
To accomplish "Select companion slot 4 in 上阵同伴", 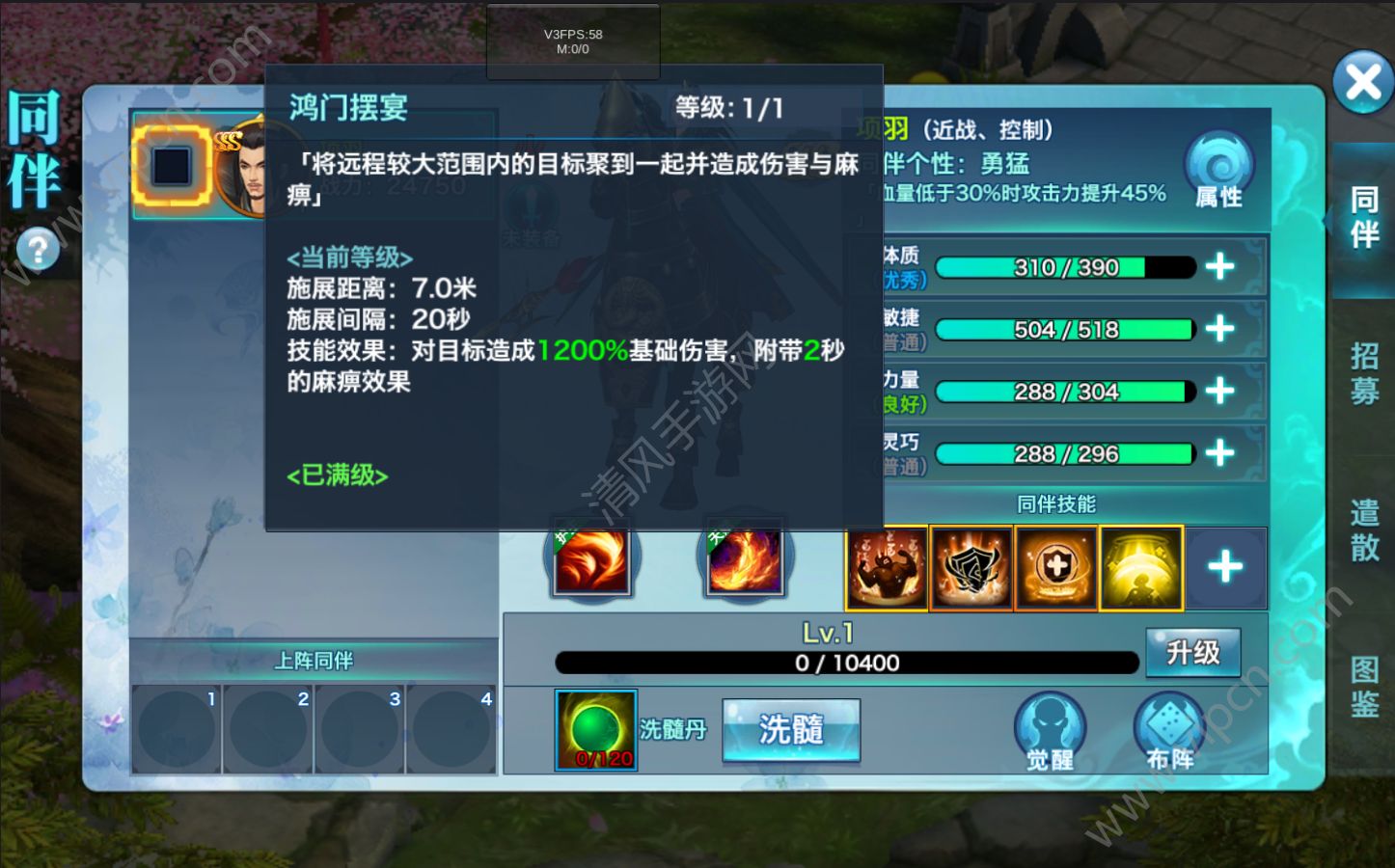I will tap(451, 730).
